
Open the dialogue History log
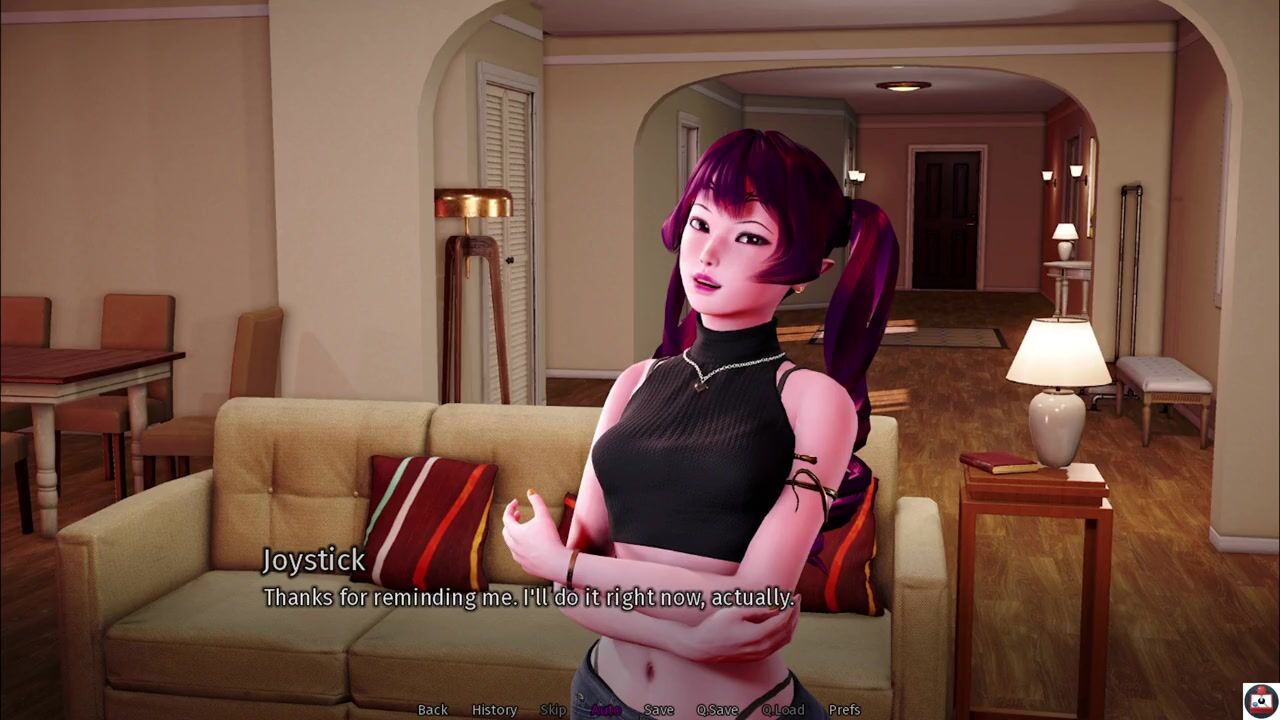(x=494, y=709)
